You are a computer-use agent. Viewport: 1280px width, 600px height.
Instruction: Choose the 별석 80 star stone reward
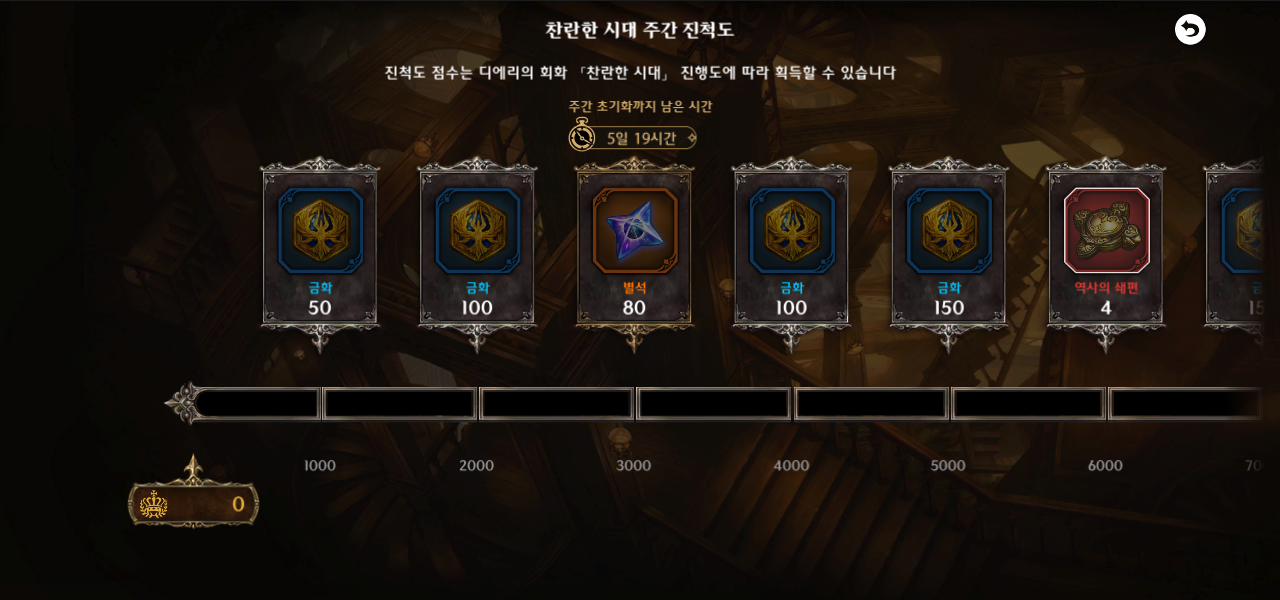point(634,245)
